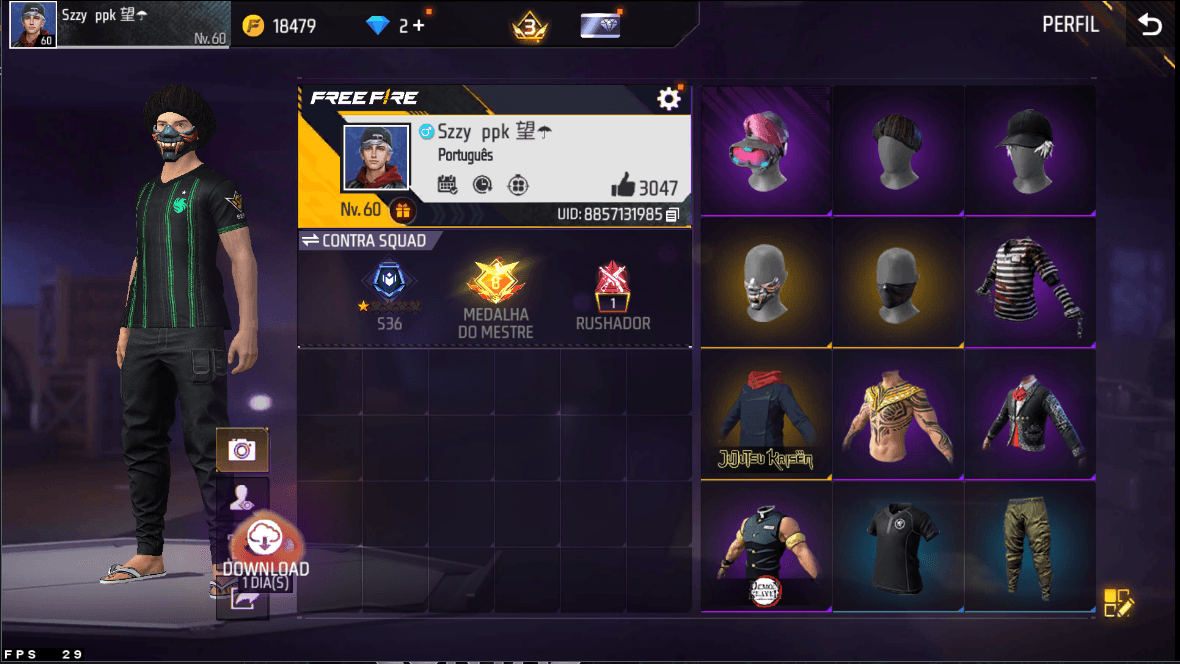Open the camera screenshot button

[241, 450]
